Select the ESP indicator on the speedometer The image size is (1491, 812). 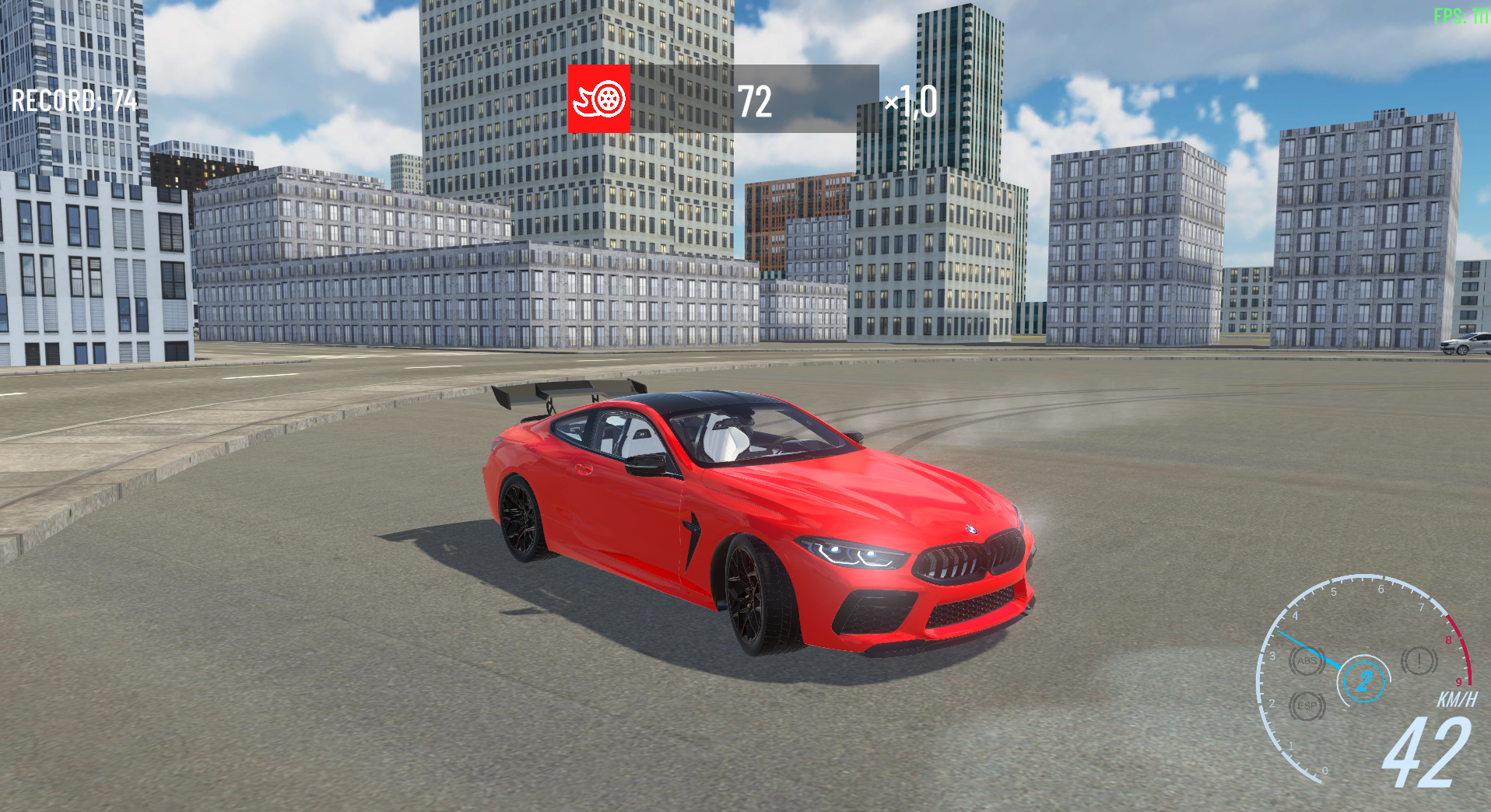point(1306,705)
